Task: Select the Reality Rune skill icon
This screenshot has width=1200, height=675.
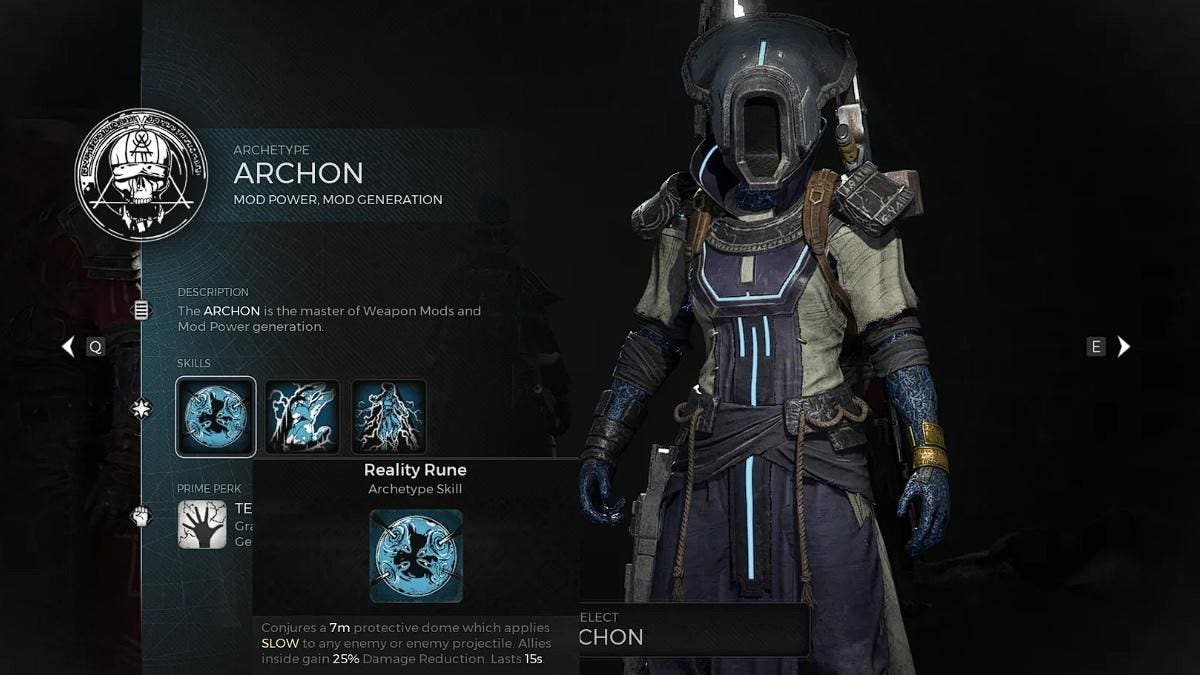Action: tap(216, 417)
